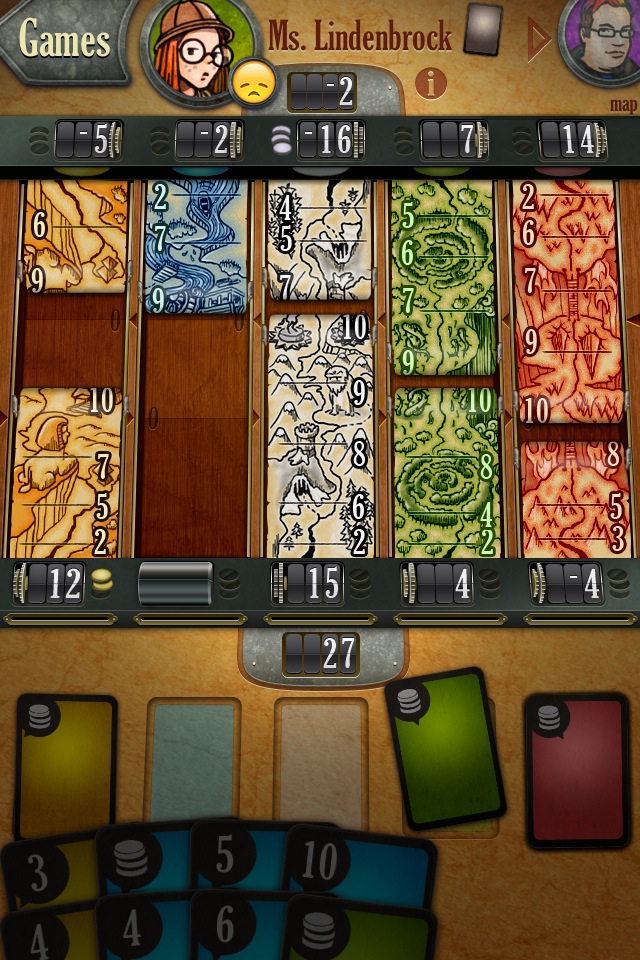Choose the blue 4 card in hand
Viewport: 640px width, 960px height.
coord(140,932)
